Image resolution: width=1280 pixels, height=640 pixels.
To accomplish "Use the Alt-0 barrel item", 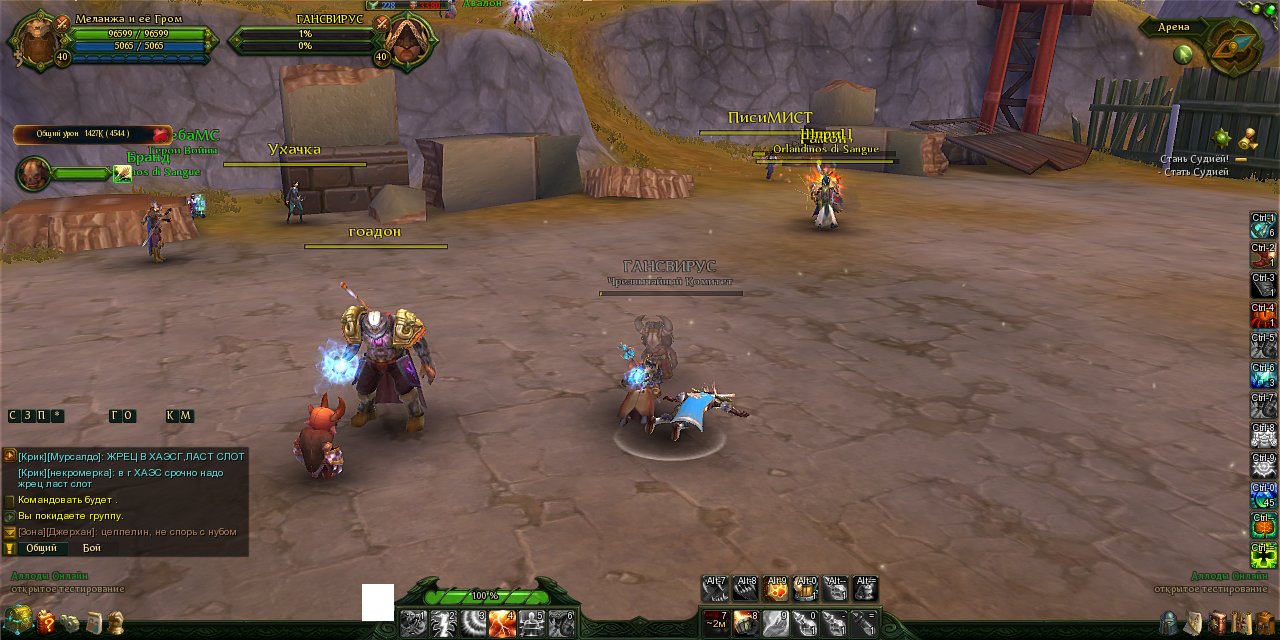I will [x=805, y=589].
